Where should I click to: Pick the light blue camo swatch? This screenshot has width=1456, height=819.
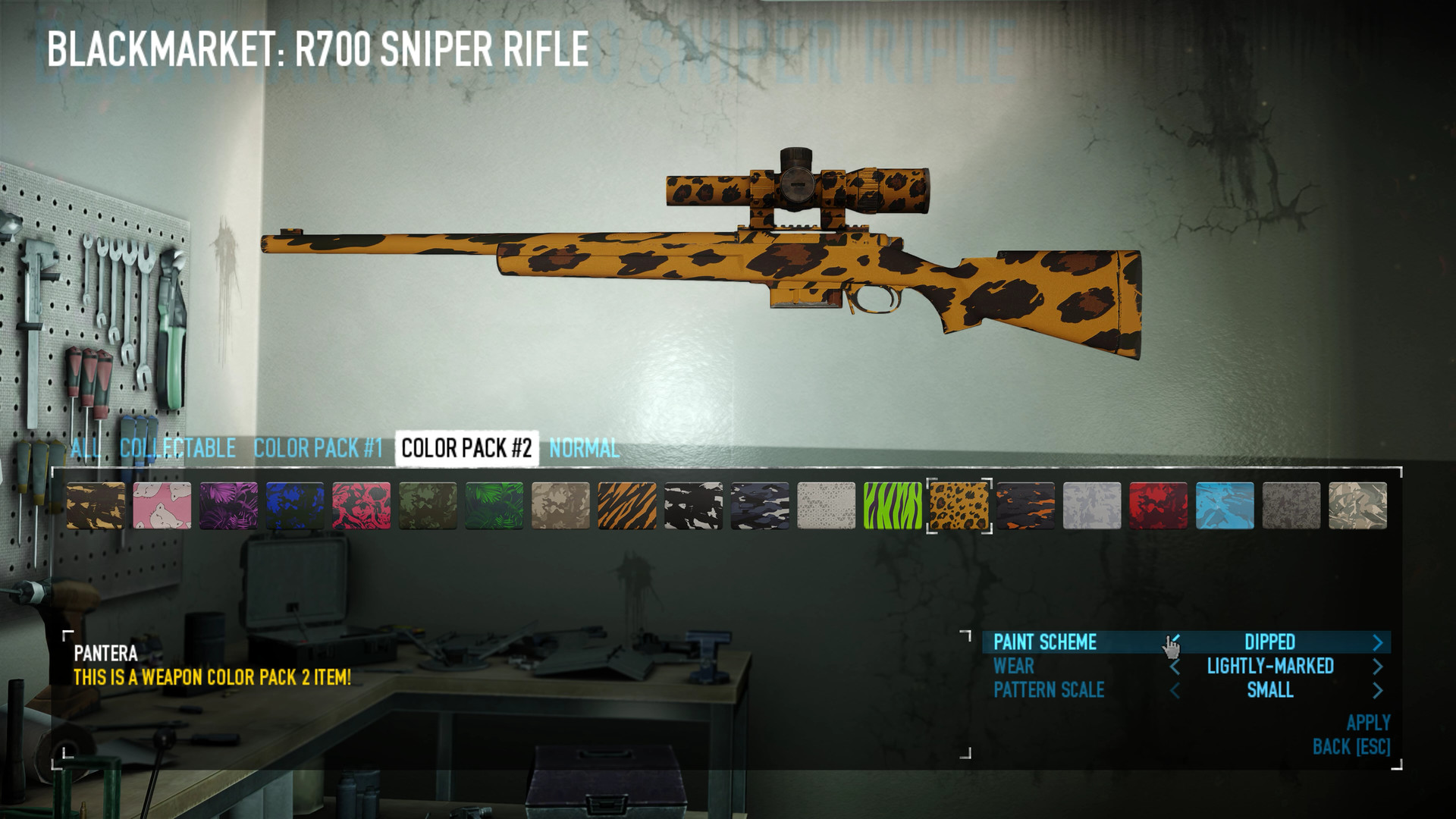click(1225, 505)
